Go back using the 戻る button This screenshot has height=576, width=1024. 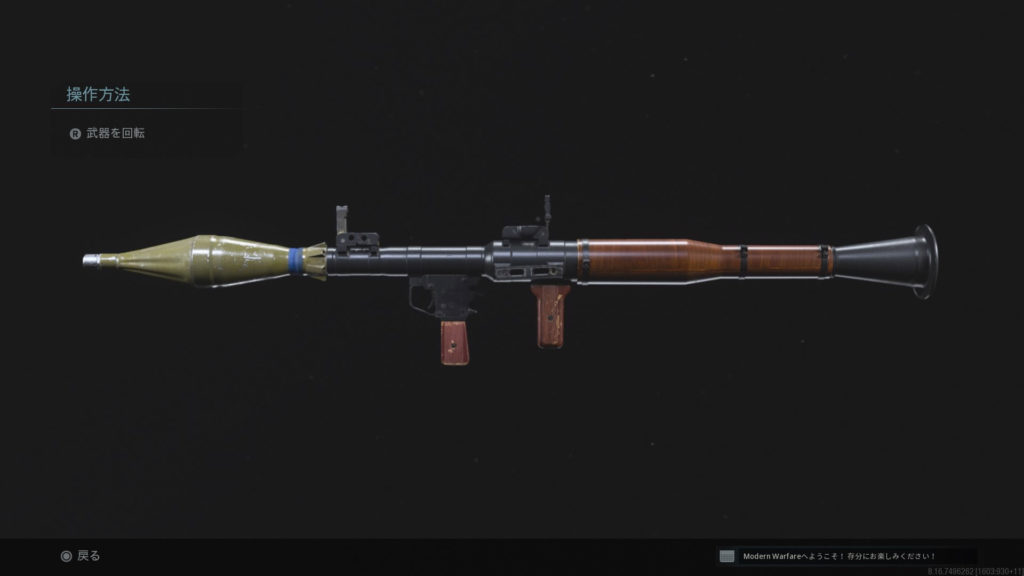(x=81, y=556)
